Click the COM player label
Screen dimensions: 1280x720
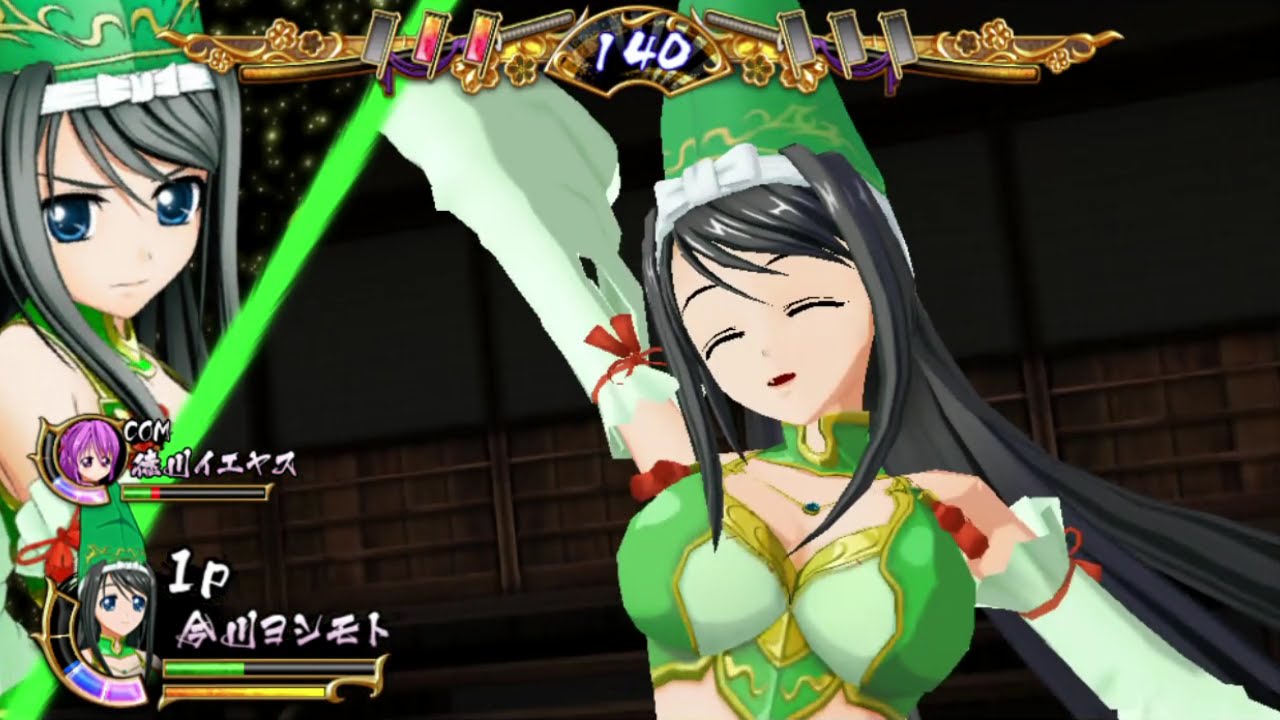coord(147,429)
